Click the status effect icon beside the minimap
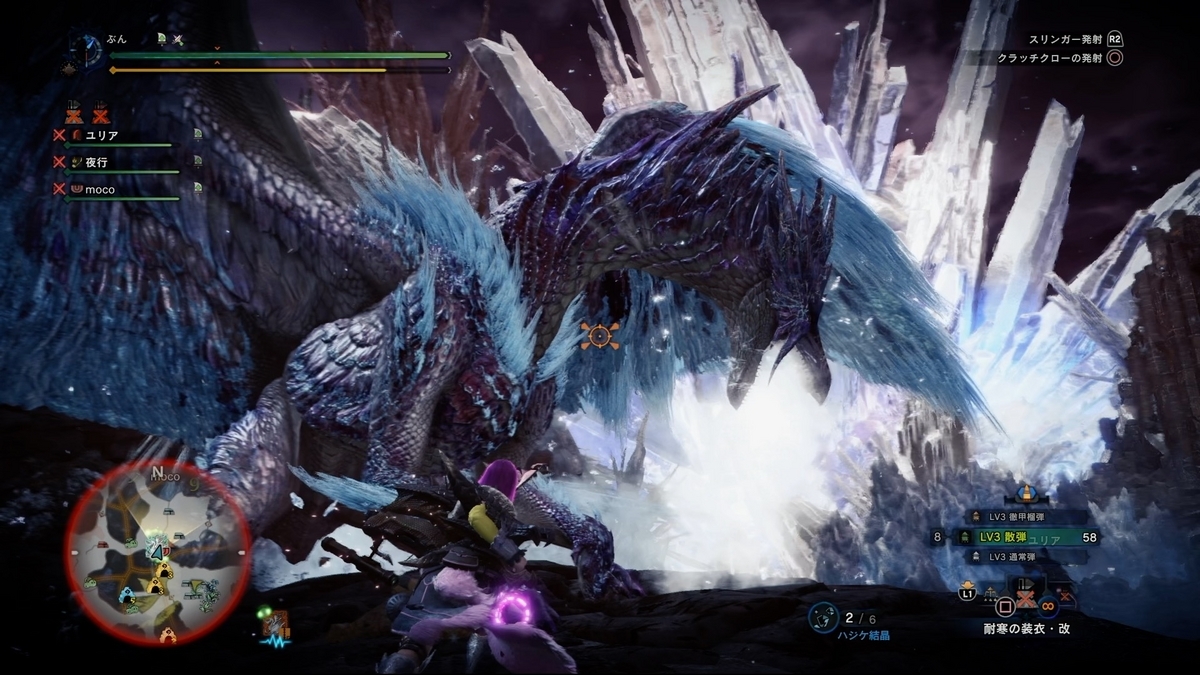The width and height of the screenshot is (1200, 675). tap(274, 626)
